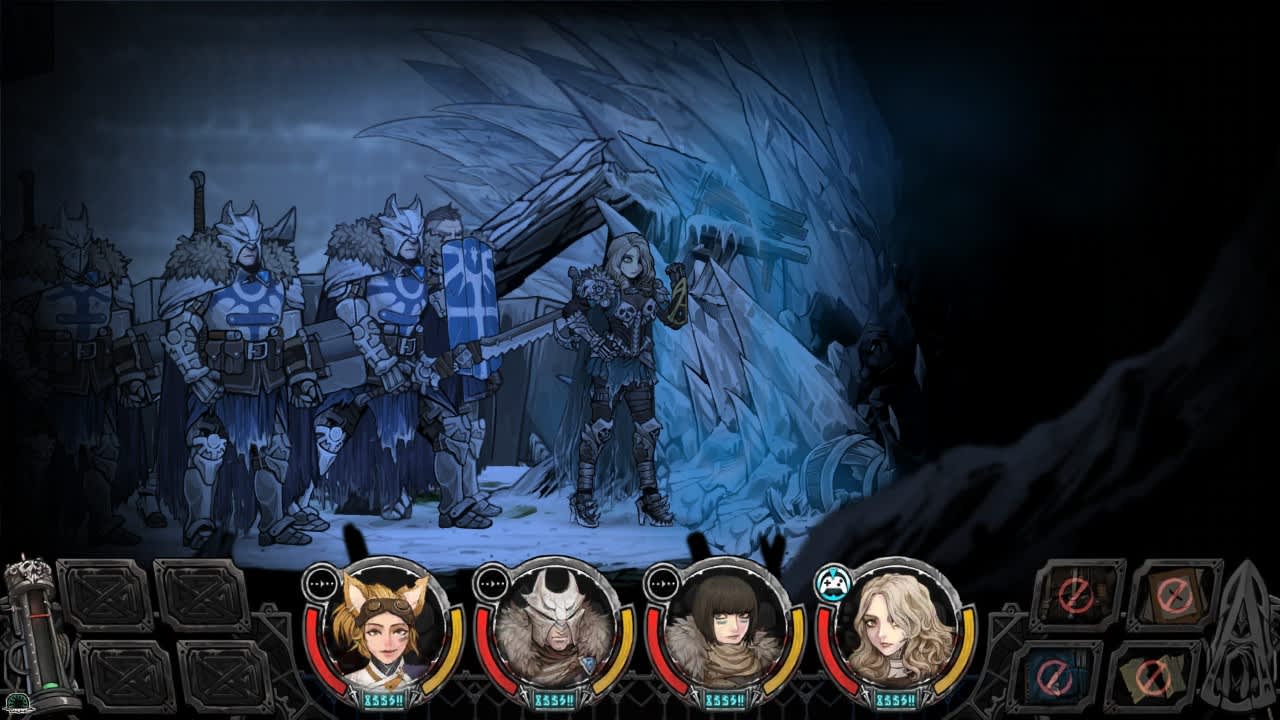Click the crossed-out dark cabinet slot
This screenshot has width=1280, height=720.
pyautogui.click(x=1075, y=594)
